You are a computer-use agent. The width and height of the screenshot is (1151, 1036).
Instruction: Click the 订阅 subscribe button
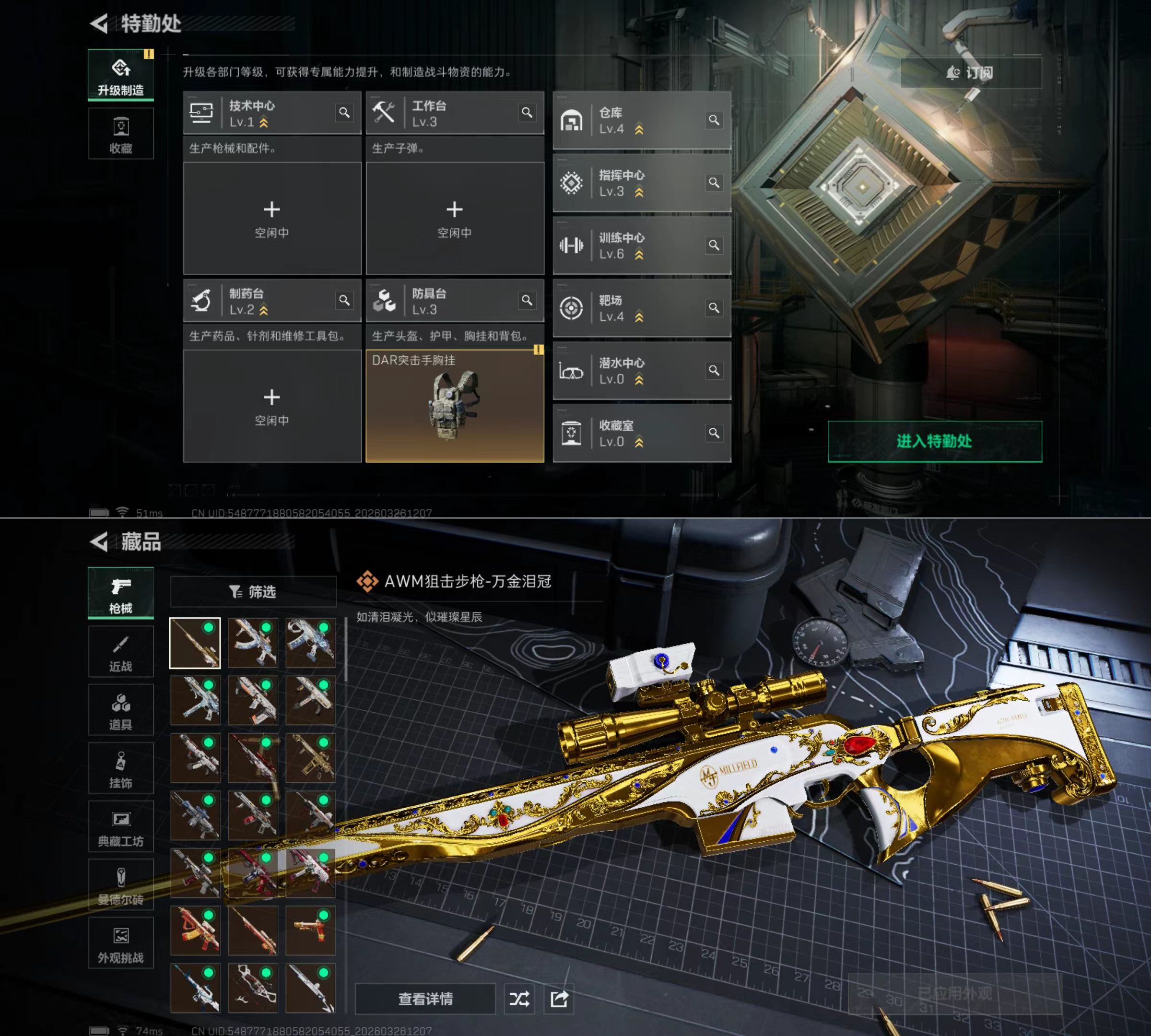971,73
